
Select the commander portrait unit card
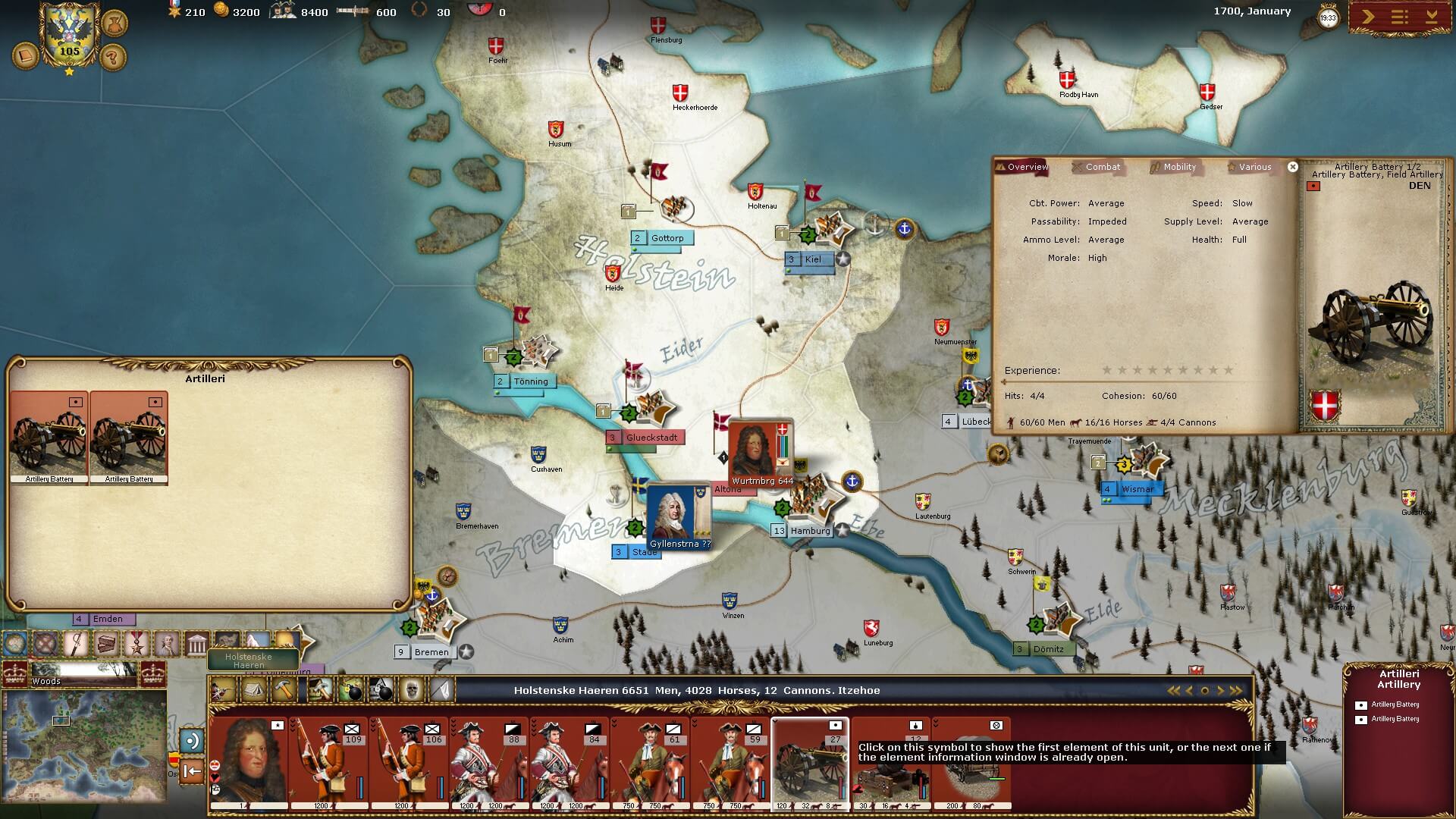pos(249,762)
